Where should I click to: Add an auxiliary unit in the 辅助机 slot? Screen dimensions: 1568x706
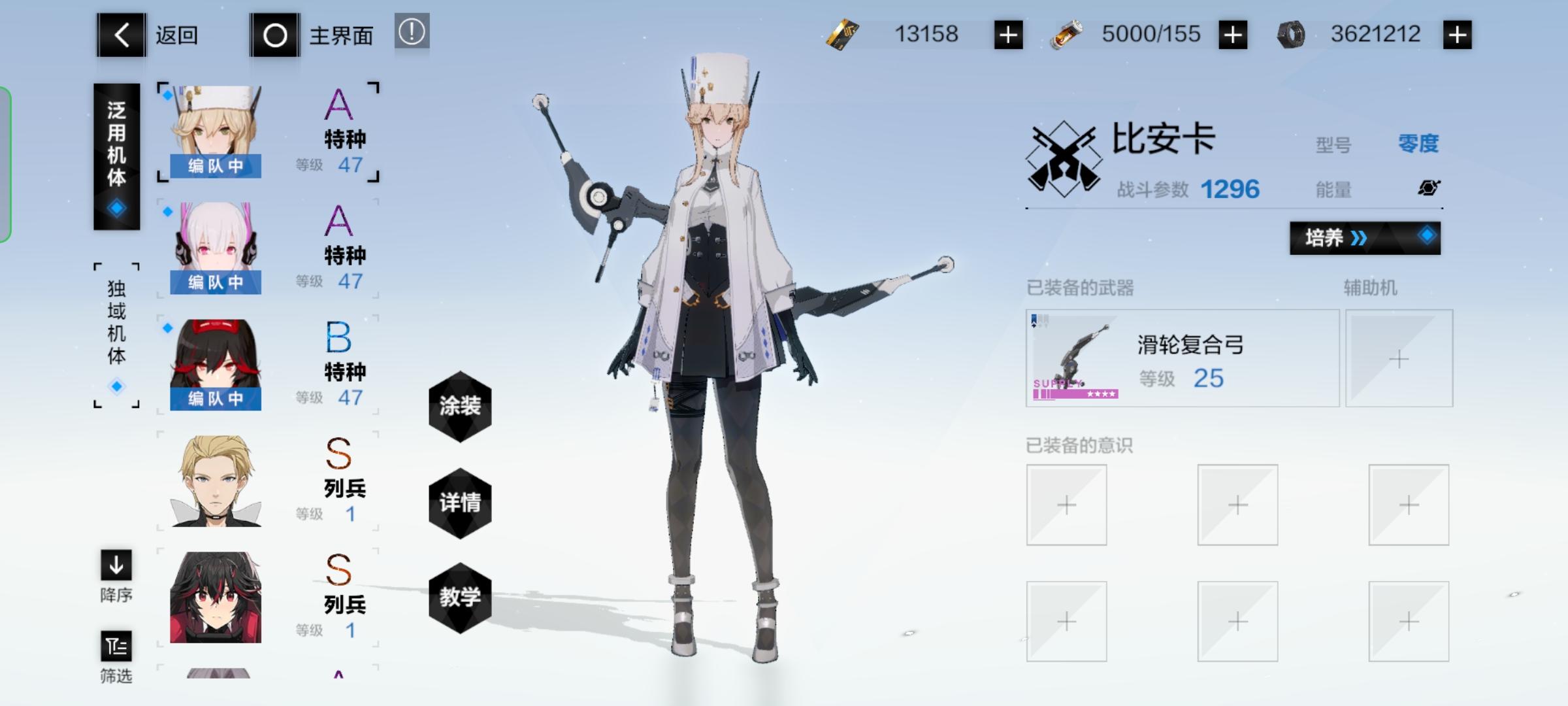click(x=1400, y=358)
